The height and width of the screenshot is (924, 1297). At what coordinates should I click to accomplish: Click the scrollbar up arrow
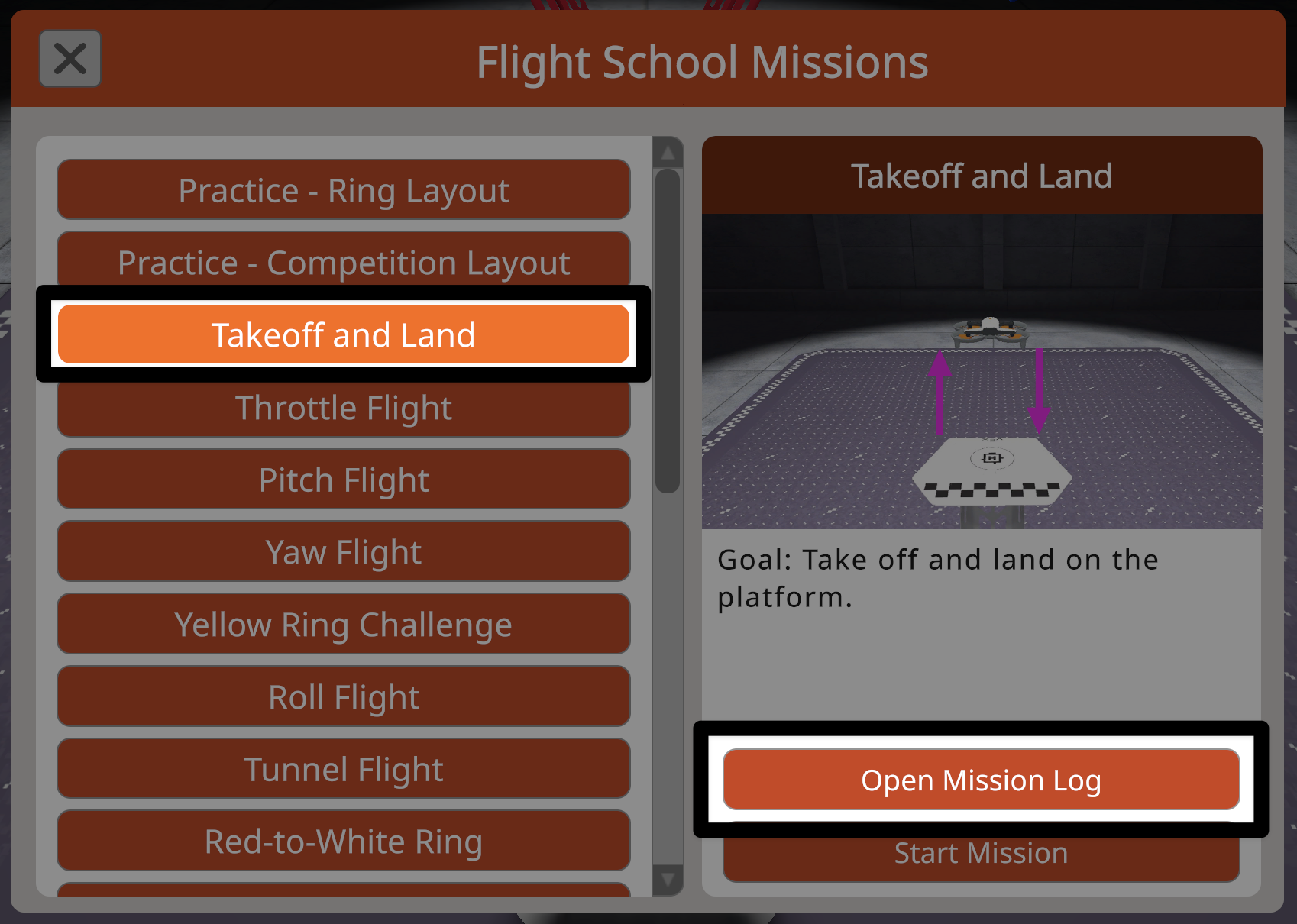point(668,152)
